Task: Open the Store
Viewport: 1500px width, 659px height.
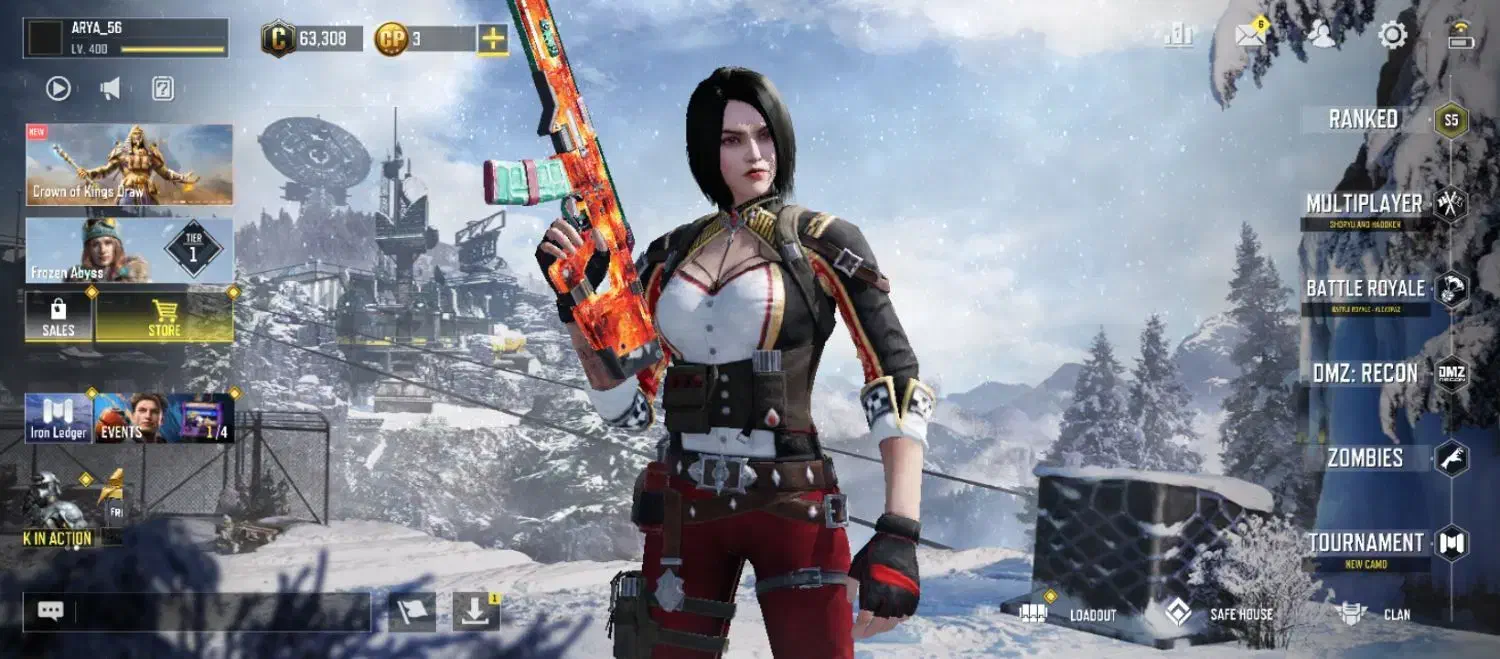Action: coord(164,317)
